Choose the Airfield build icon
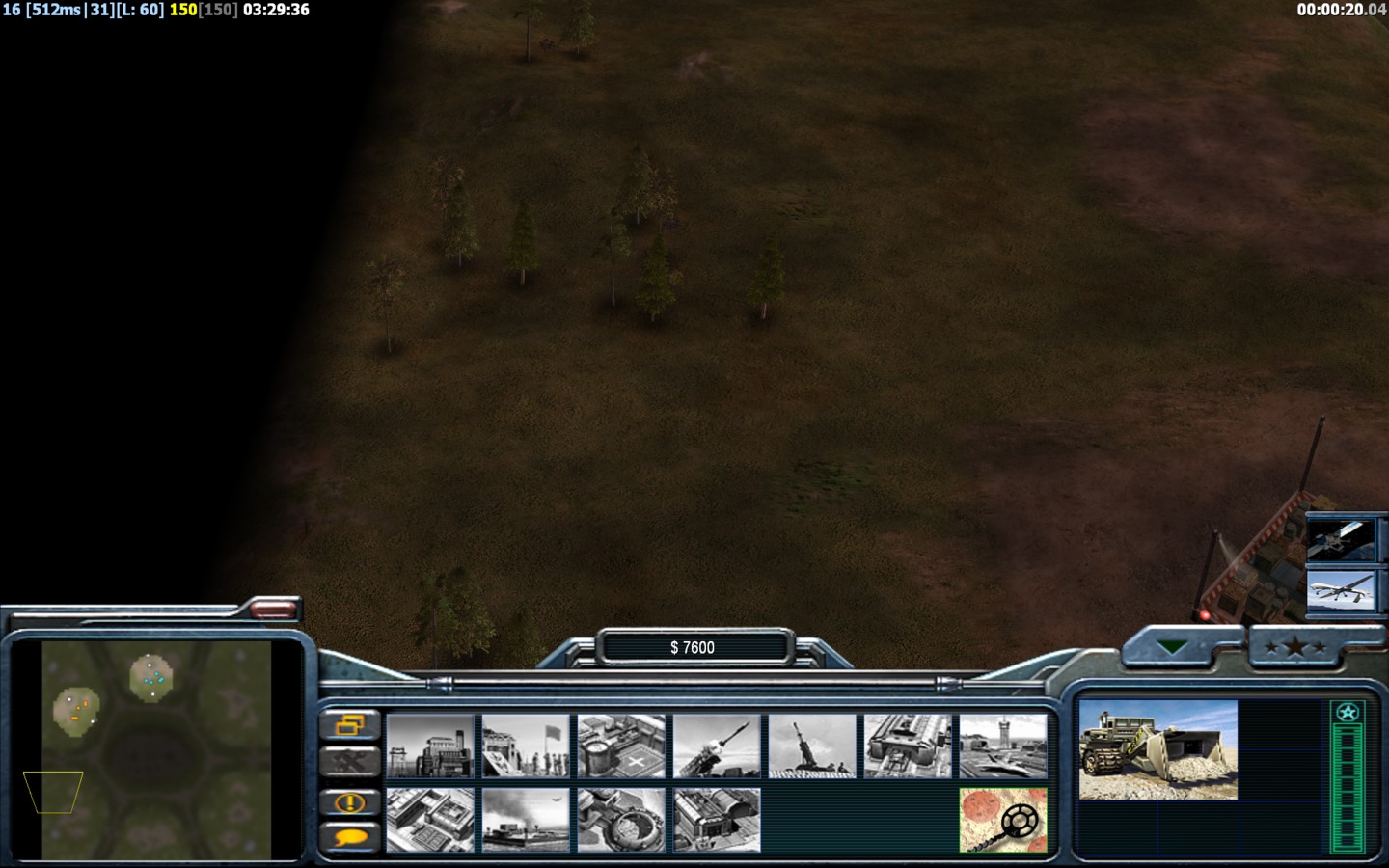1389x868 pixels. coord(1003,746)
